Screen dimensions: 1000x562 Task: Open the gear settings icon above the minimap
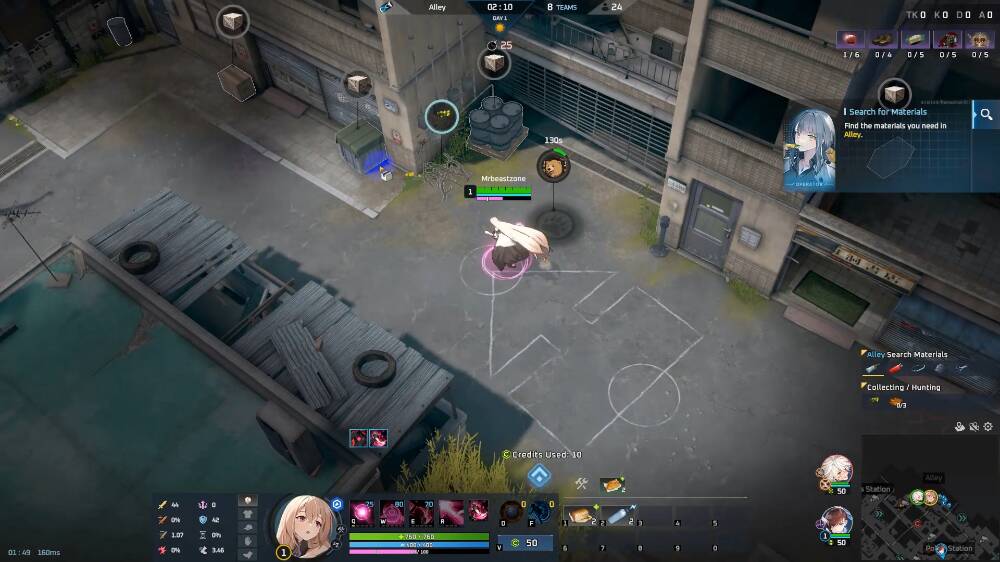click(988, 427)
